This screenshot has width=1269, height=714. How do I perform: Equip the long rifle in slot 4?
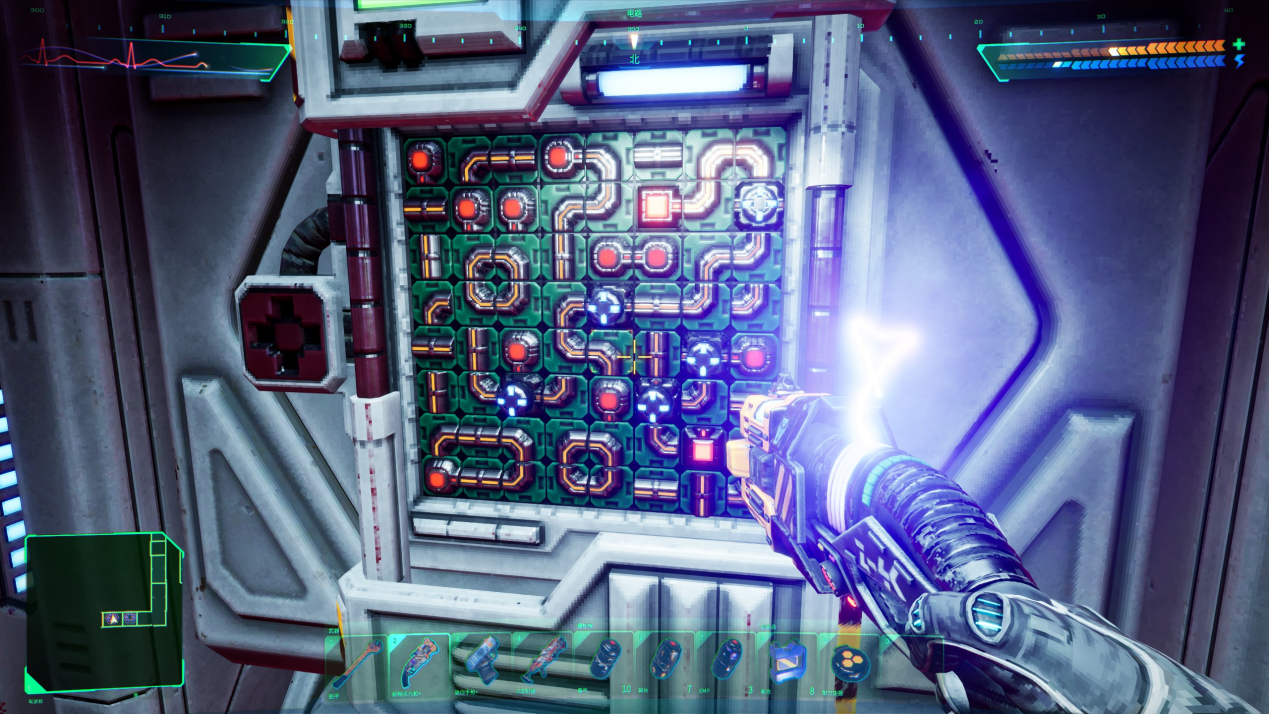click(x=543, y=661)
